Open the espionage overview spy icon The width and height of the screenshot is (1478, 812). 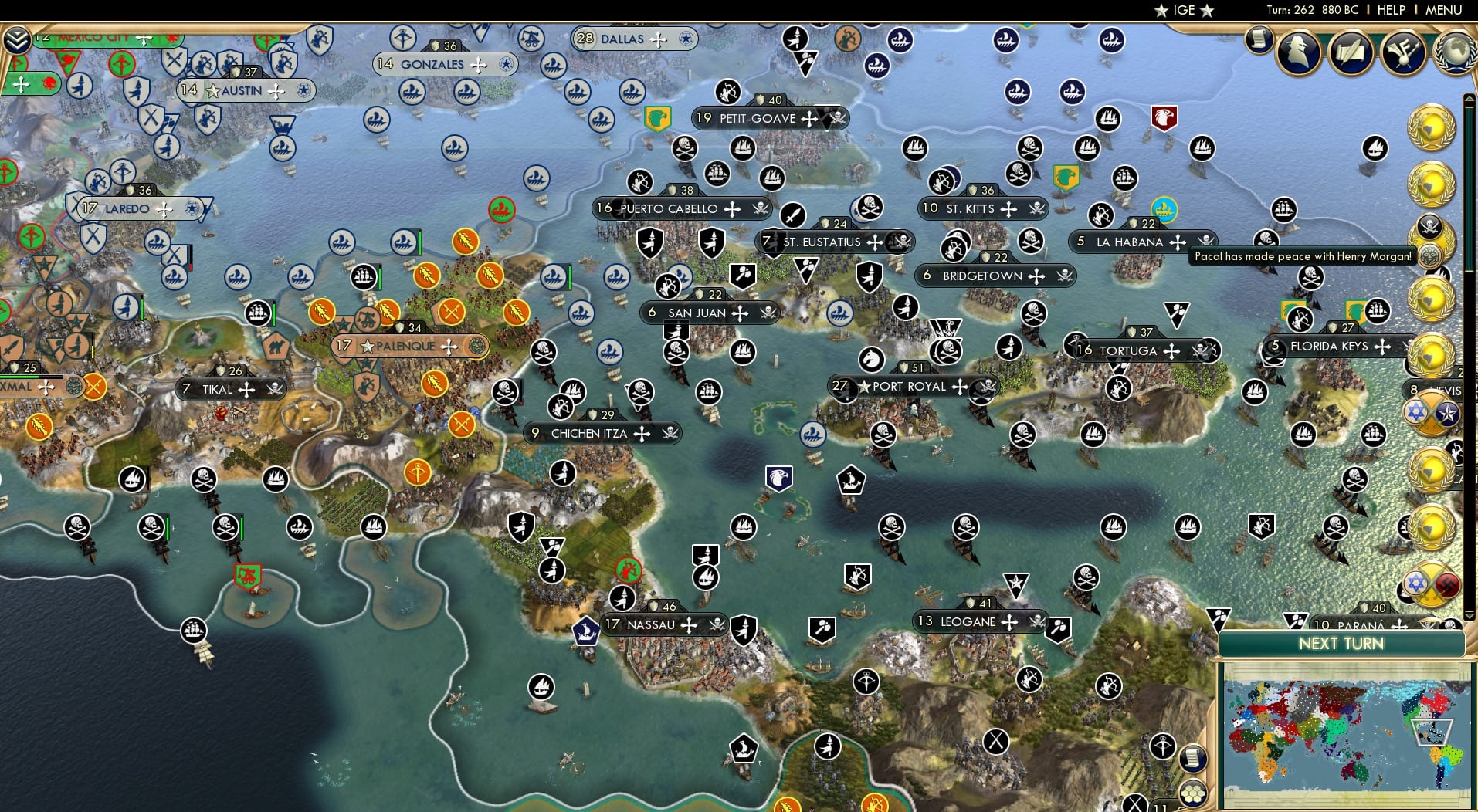(x=1298, y=54)
